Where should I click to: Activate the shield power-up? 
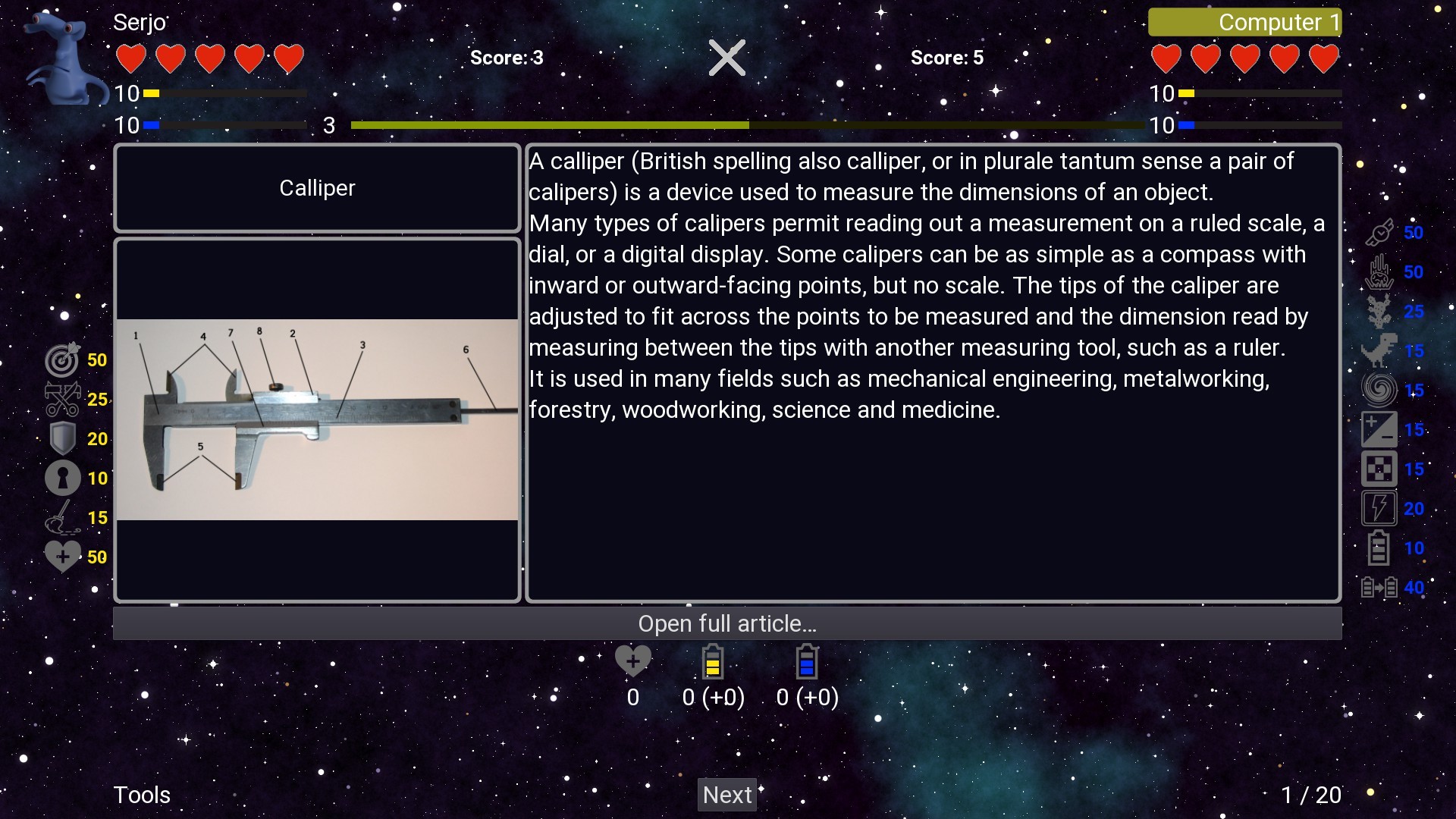(62, 438)
